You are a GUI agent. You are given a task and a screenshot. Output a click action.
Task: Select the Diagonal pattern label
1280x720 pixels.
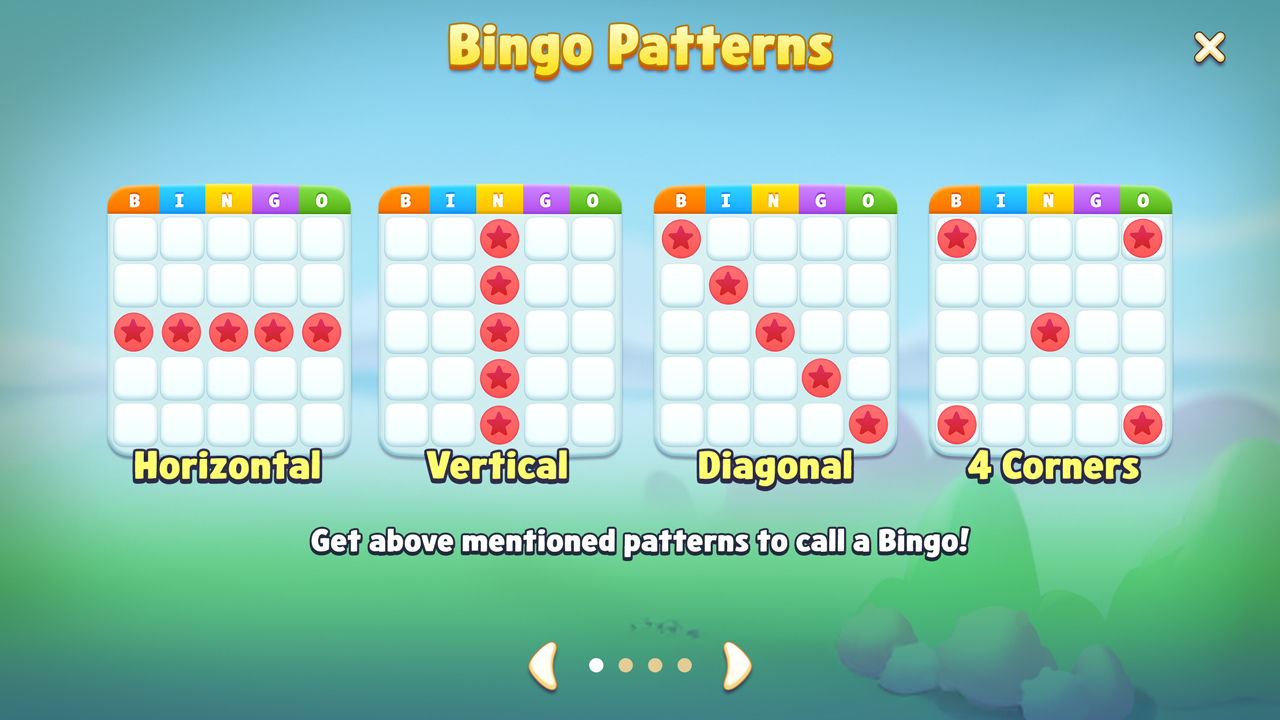(x=773, y=464)
